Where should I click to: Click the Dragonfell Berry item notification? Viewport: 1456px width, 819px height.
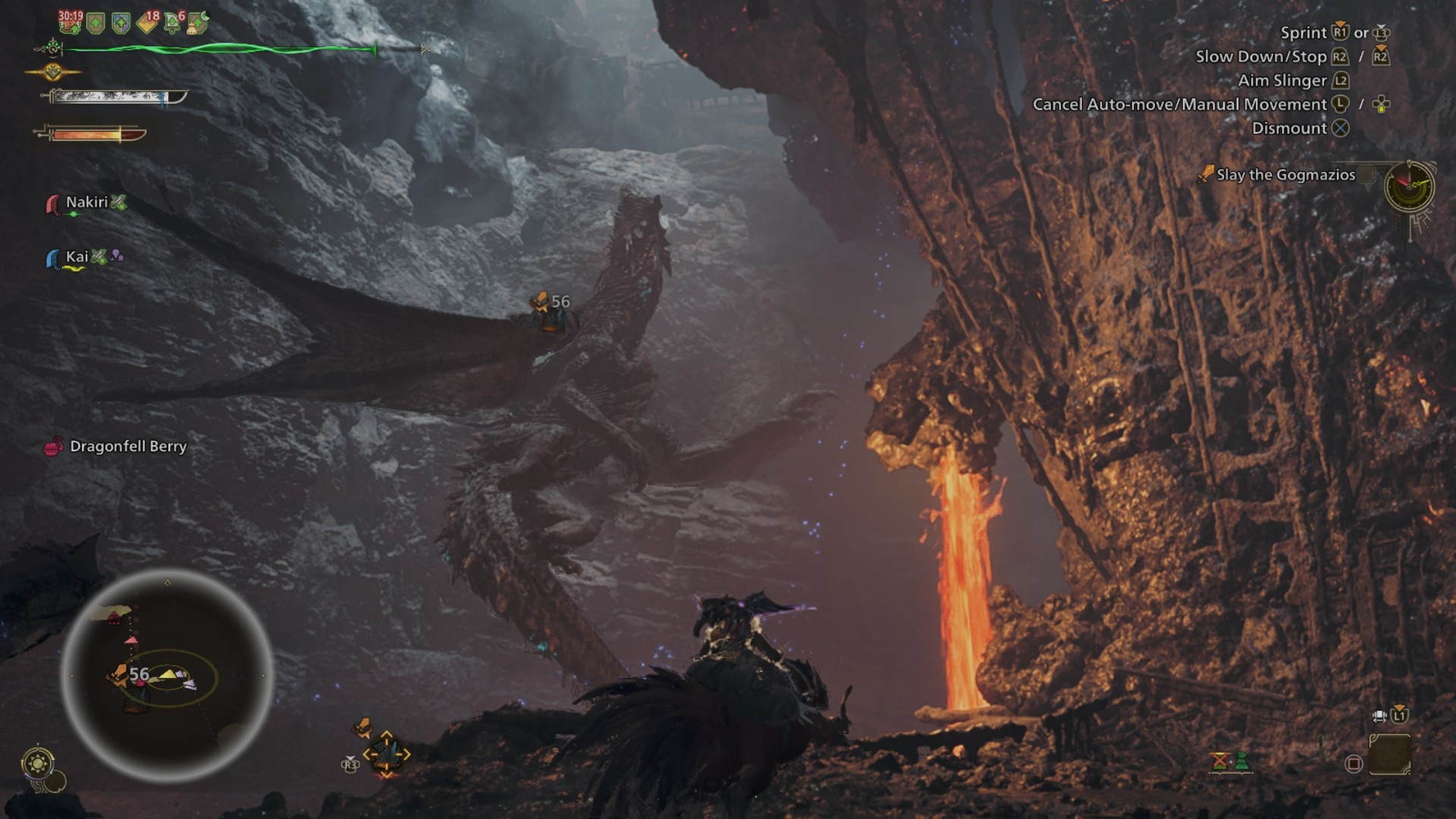click(x=127, y=447)
